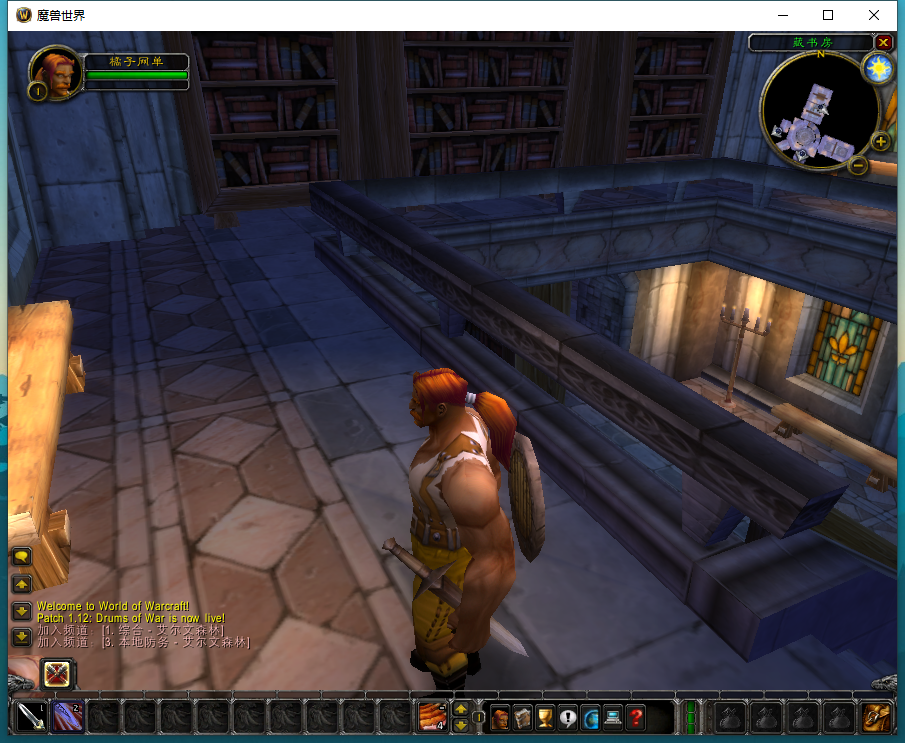Viewport: 905px width, 743px height.
Task: Use the second action bar ability
Action: (68, 717)
